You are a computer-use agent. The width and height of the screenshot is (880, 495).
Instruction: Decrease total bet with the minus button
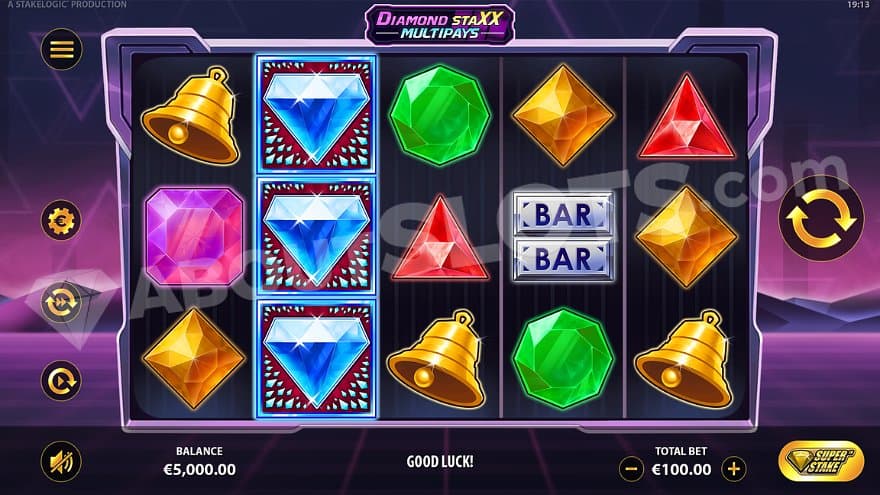(631, 468)
